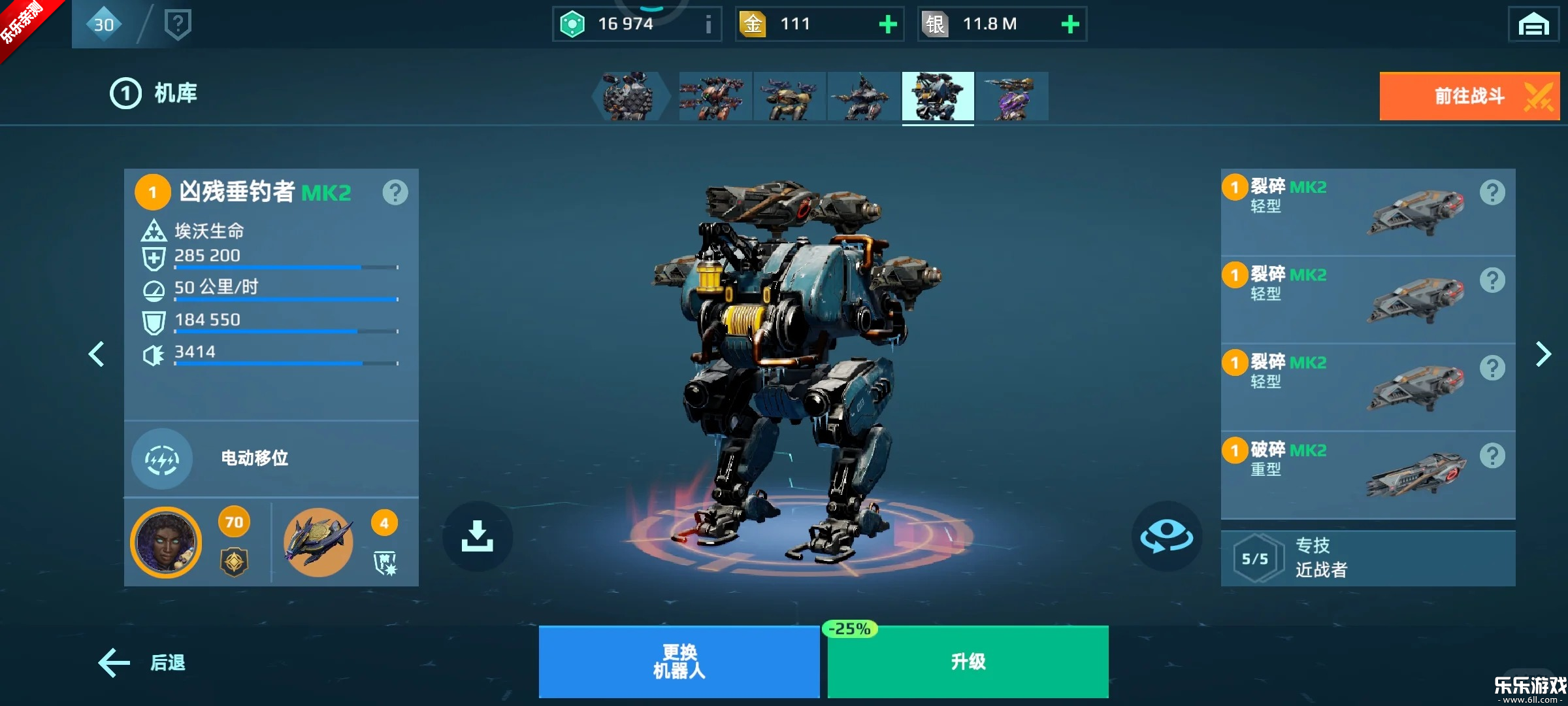The image size is (1568, 706).
Task: Select the level 4 drone slot icon
Action: [x=319, y=543]
